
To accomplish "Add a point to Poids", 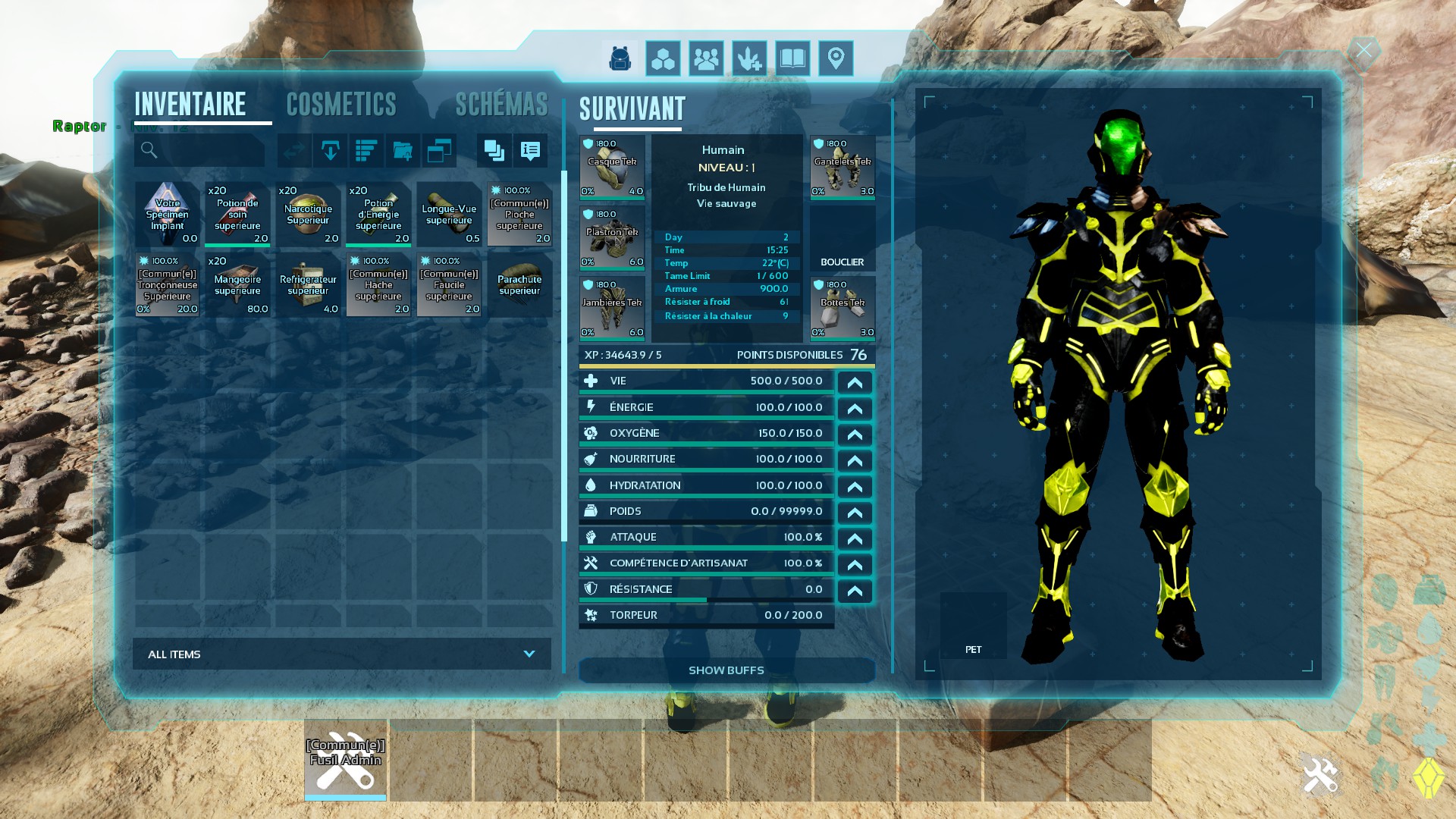I will [855, 513].
